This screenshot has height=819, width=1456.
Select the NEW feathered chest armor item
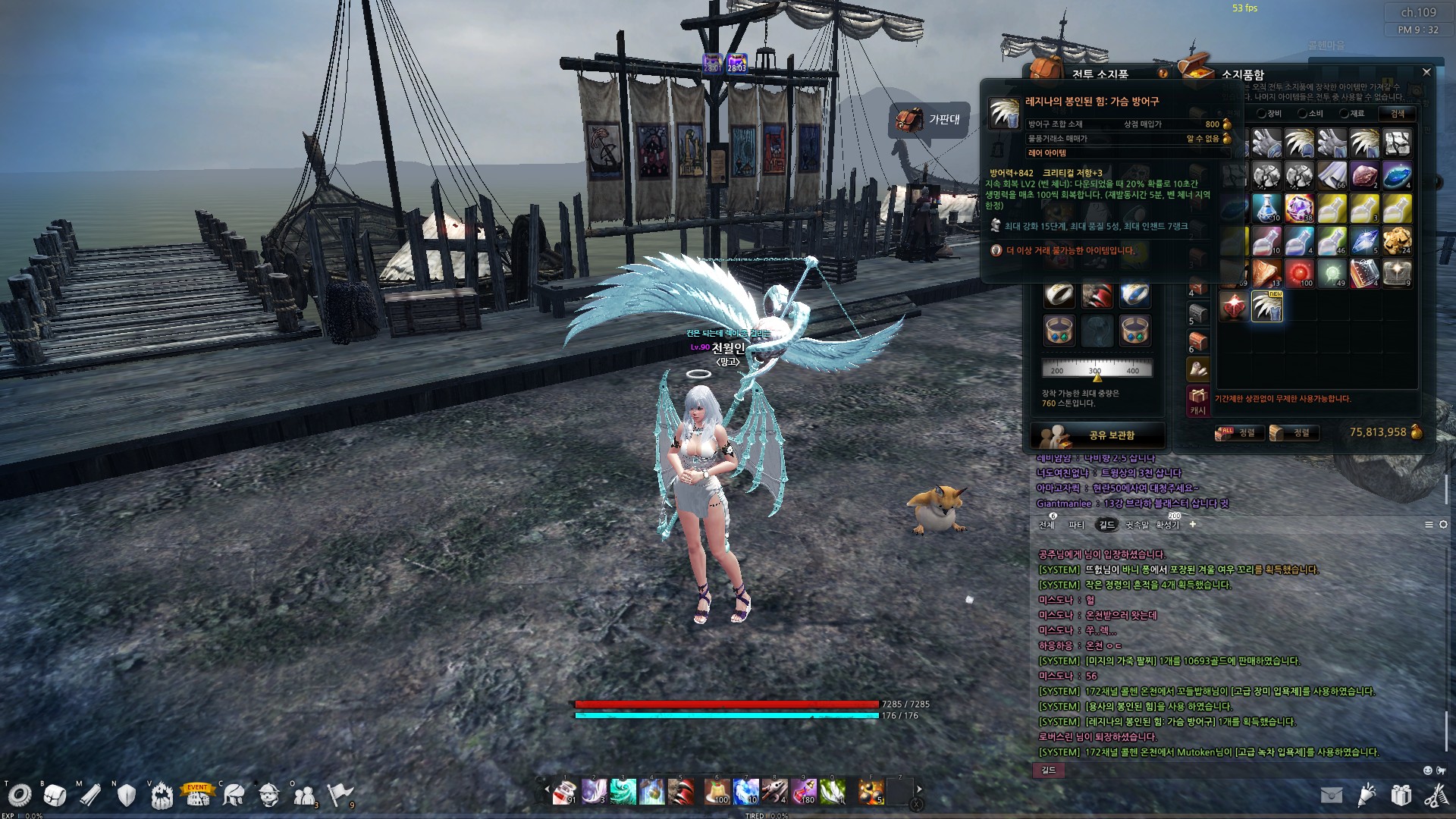pos(1266,306)
